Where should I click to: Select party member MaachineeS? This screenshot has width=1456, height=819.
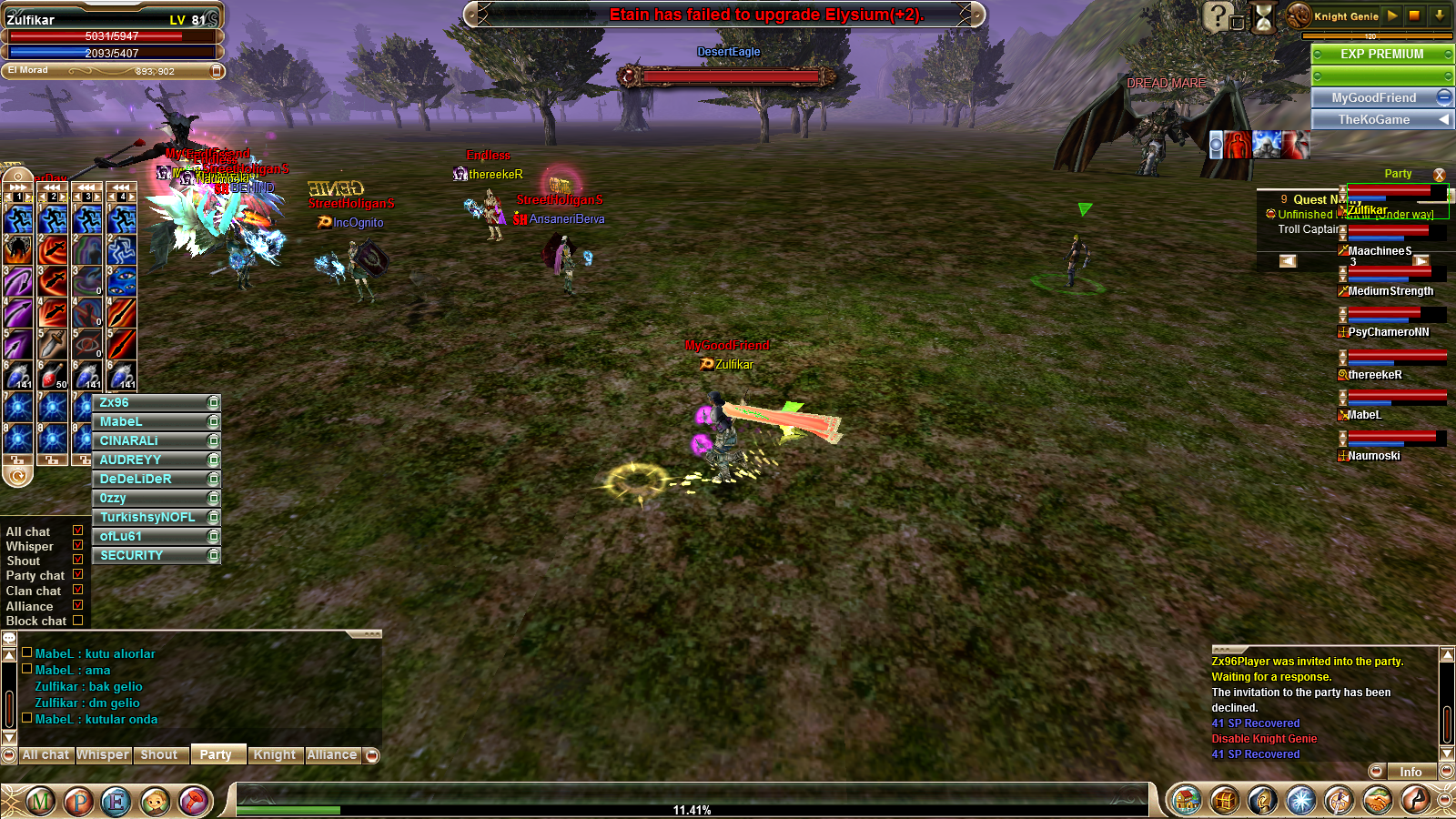1380,250
